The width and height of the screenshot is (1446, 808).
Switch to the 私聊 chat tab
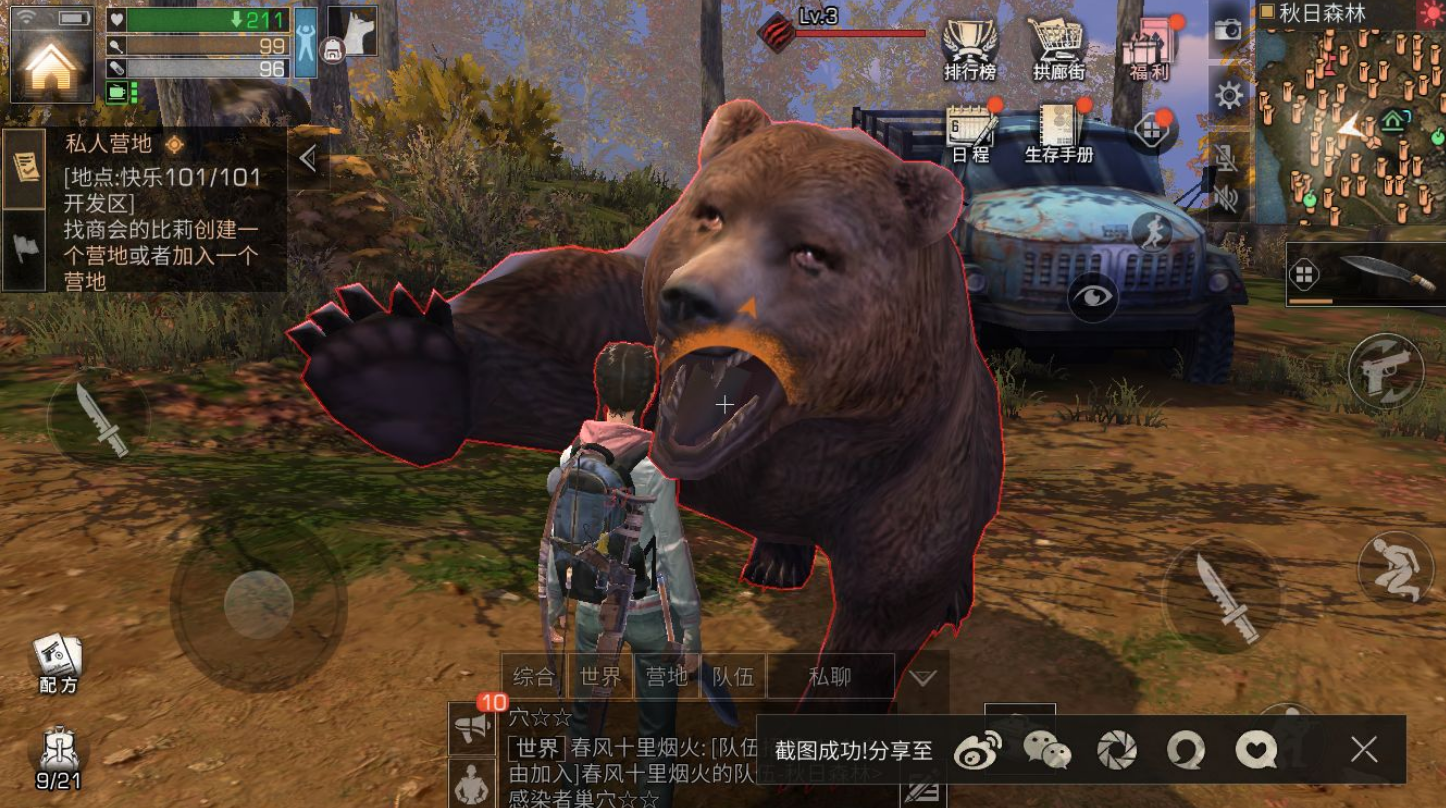829,677
